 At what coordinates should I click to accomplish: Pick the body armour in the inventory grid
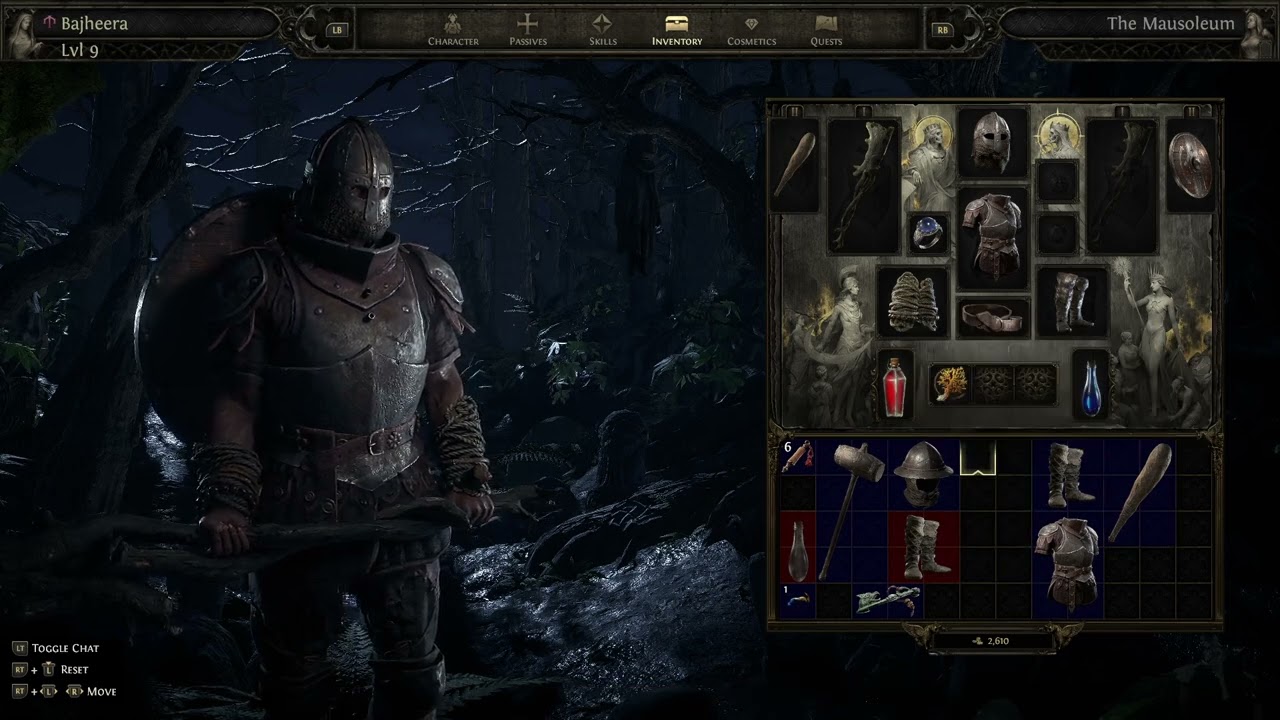(1067, 565)
